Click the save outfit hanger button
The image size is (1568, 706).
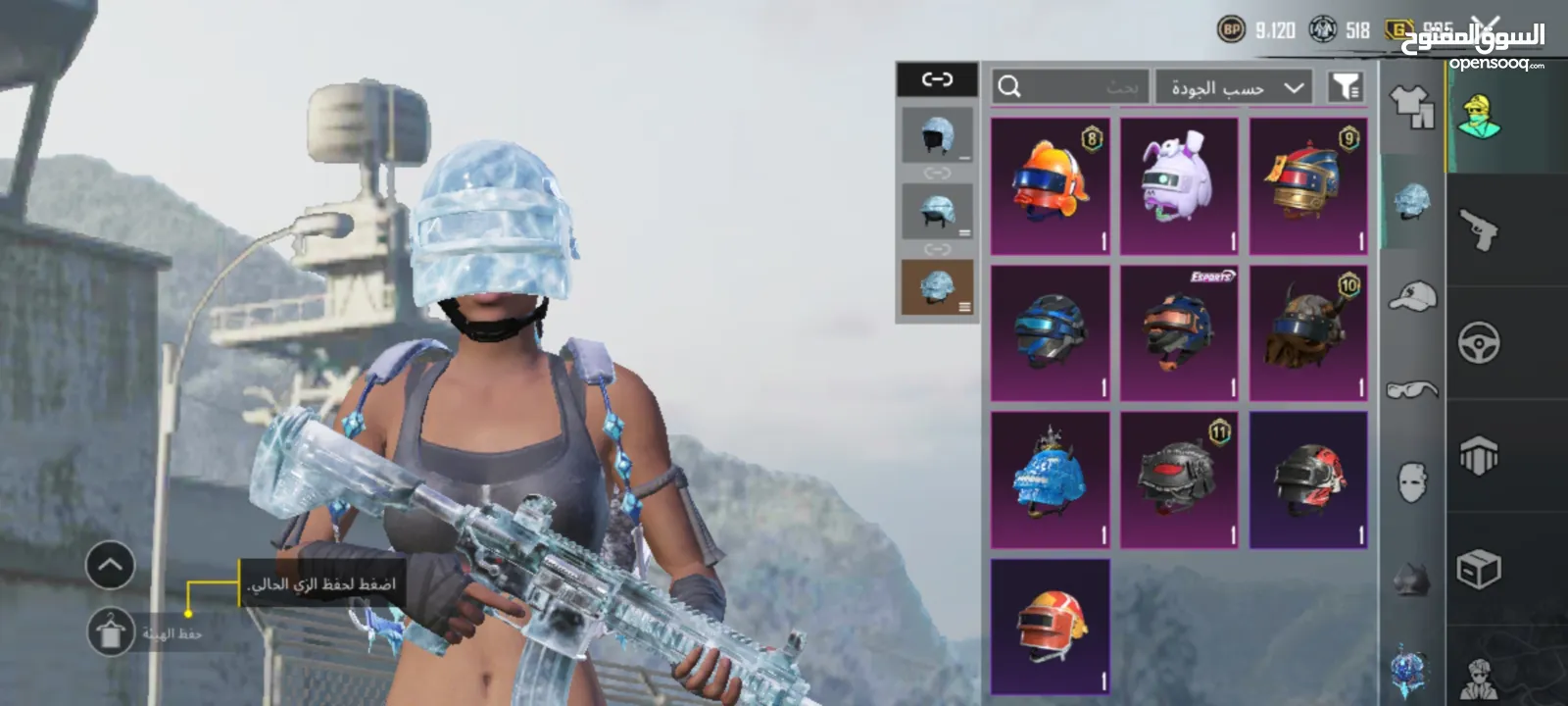click(x=111, y=632)
